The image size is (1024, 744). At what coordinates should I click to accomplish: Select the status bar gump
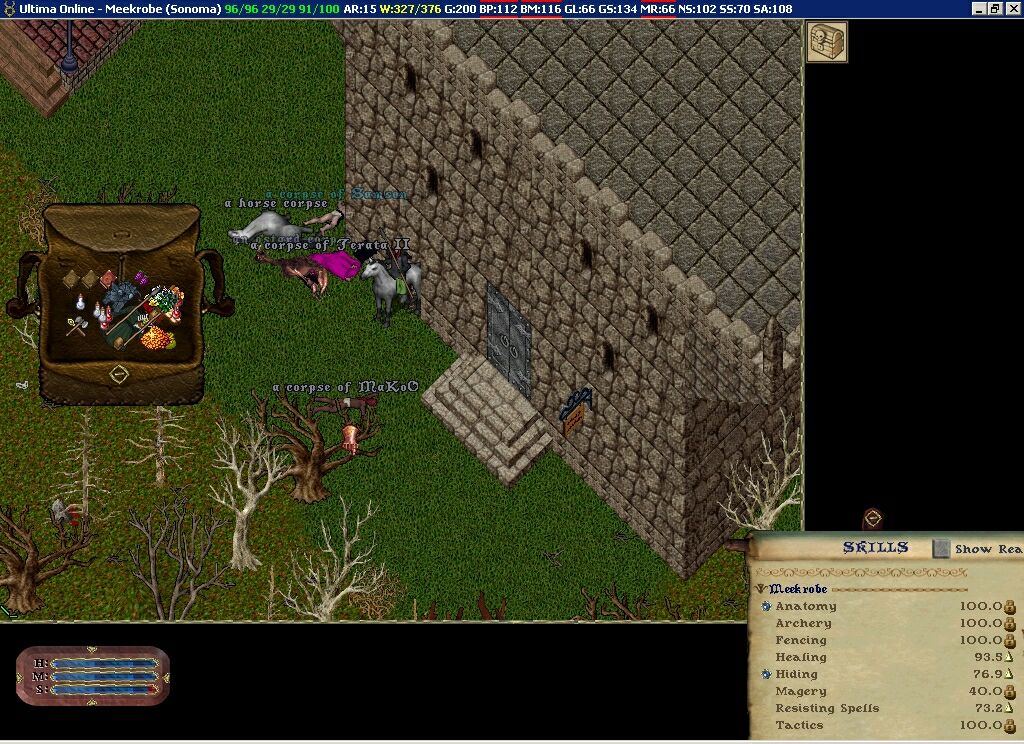coord(92,676)
